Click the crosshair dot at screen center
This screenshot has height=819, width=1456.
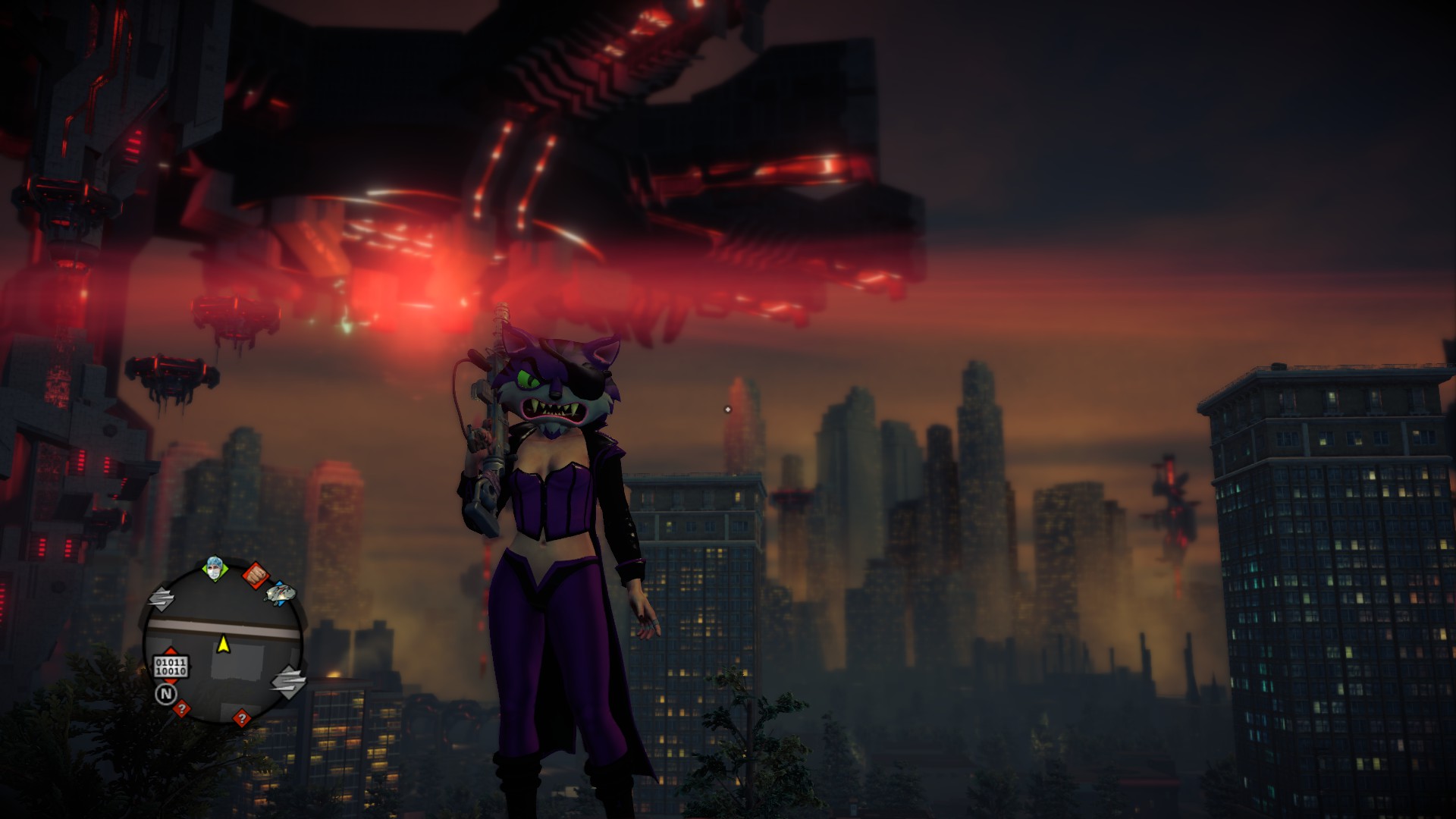(730, 408)
